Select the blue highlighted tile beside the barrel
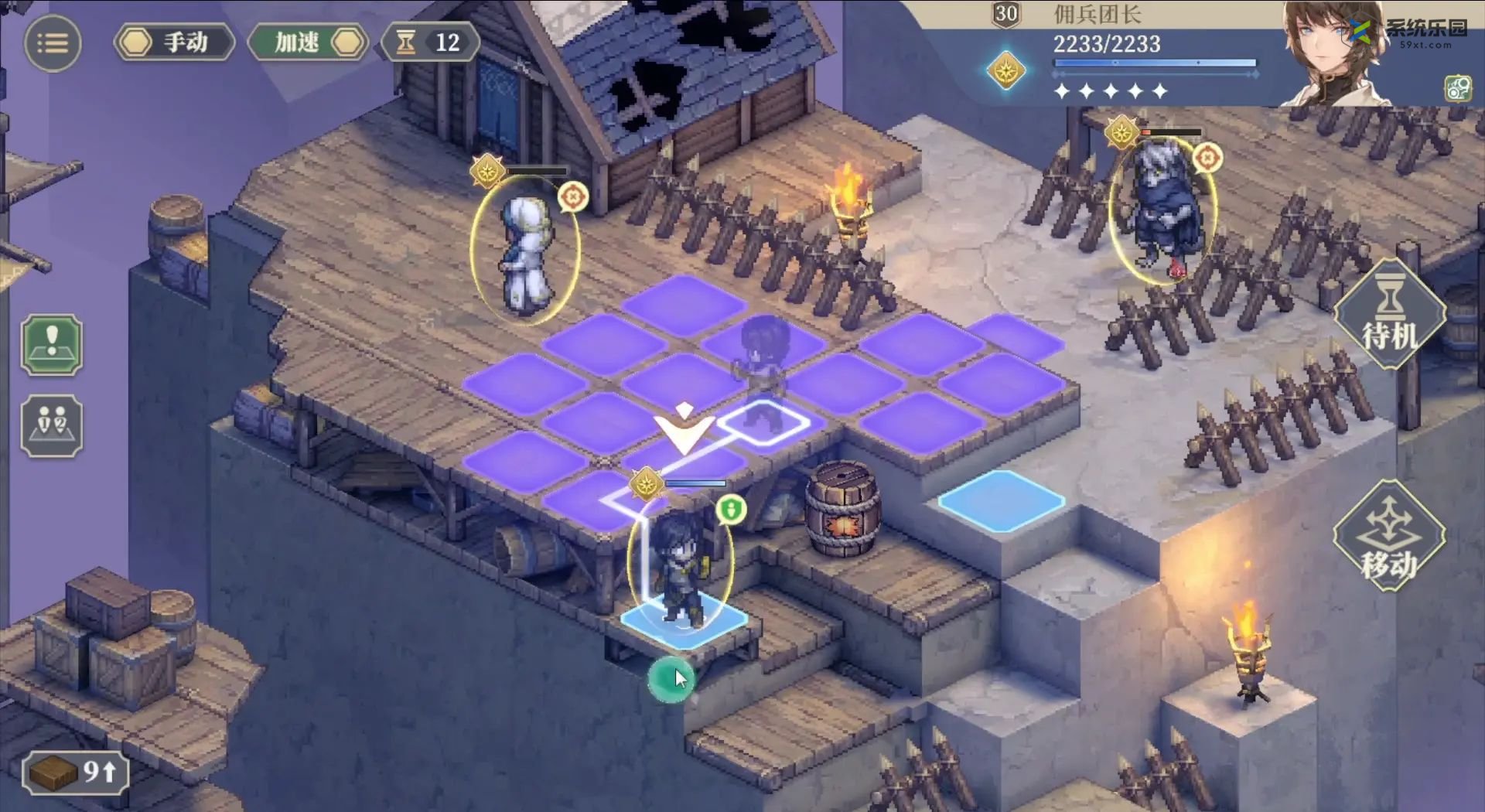The width and height of the screenshot is (1485, 812). 1001,500
